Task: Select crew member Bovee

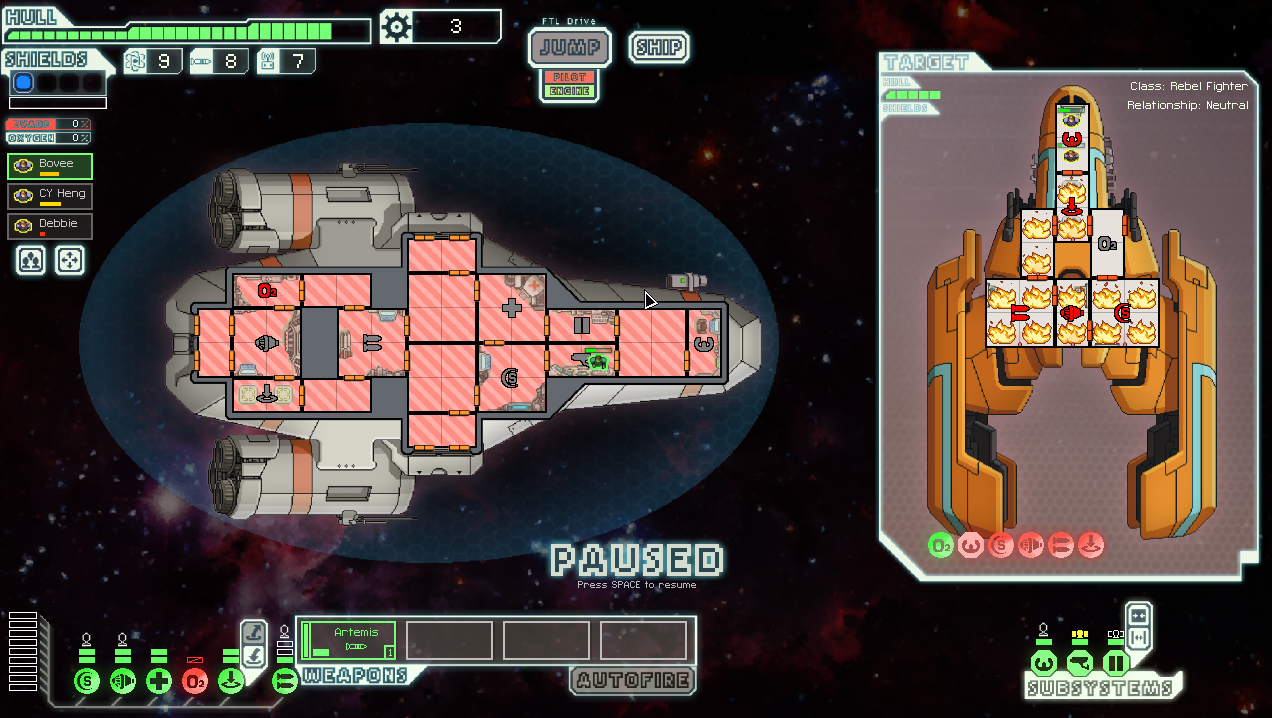Action: click(50, 166)
